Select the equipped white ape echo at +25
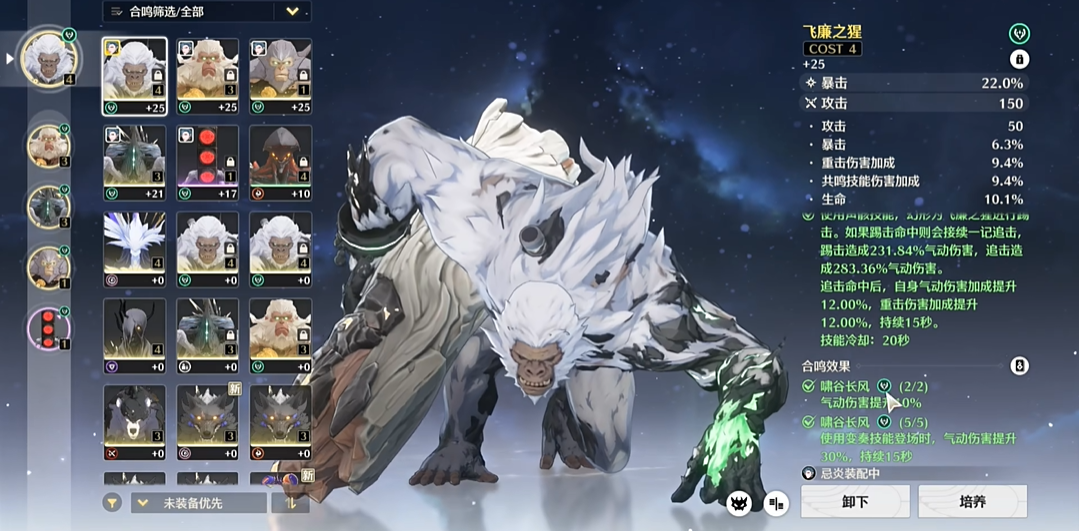Viewport: 1079px width, 531px height. point(134,76)
